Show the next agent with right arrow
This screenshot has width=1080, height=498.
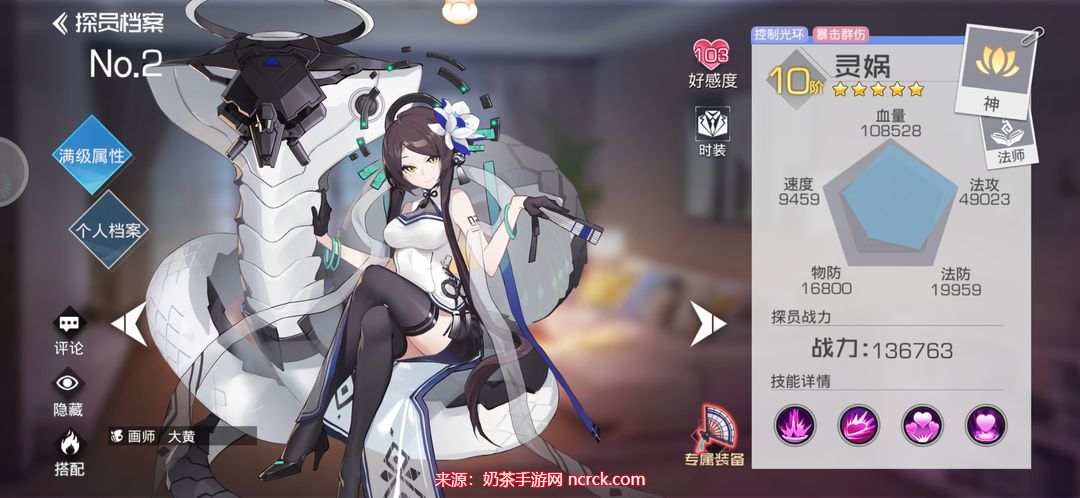[x=708, y=321]
